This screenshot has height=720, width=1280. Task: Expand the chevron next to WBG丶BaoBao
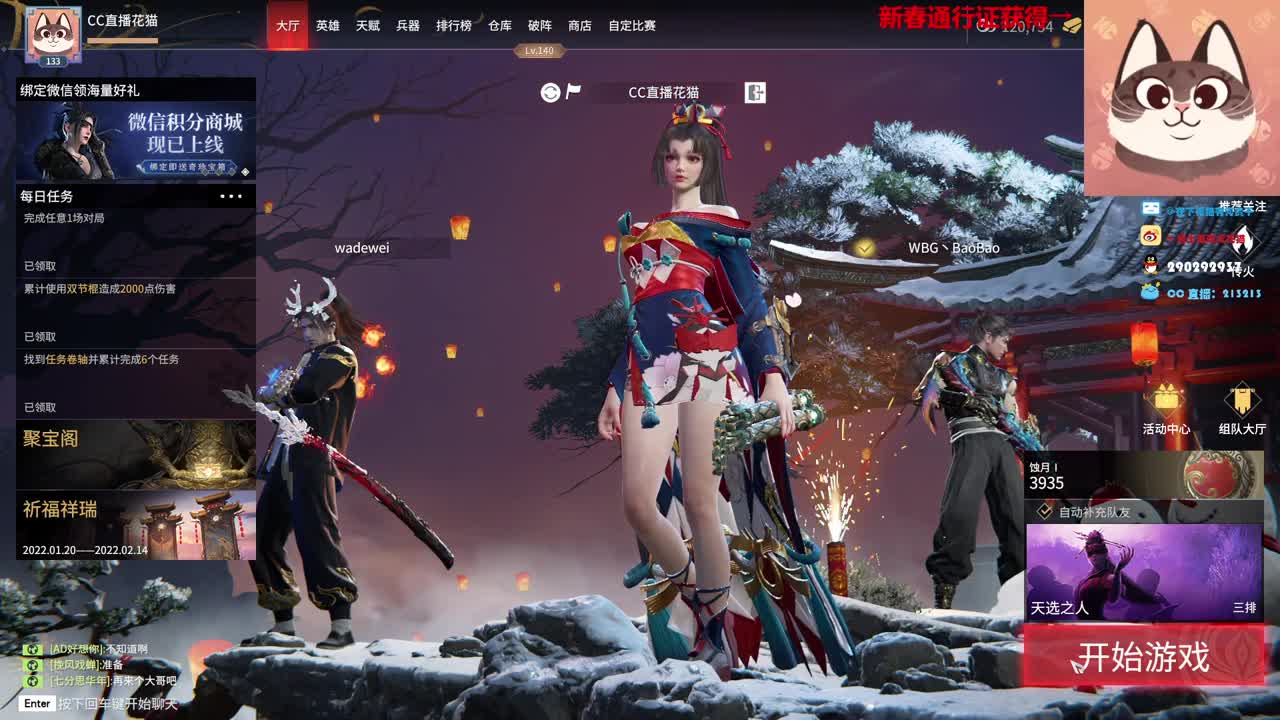coord(866,247)
